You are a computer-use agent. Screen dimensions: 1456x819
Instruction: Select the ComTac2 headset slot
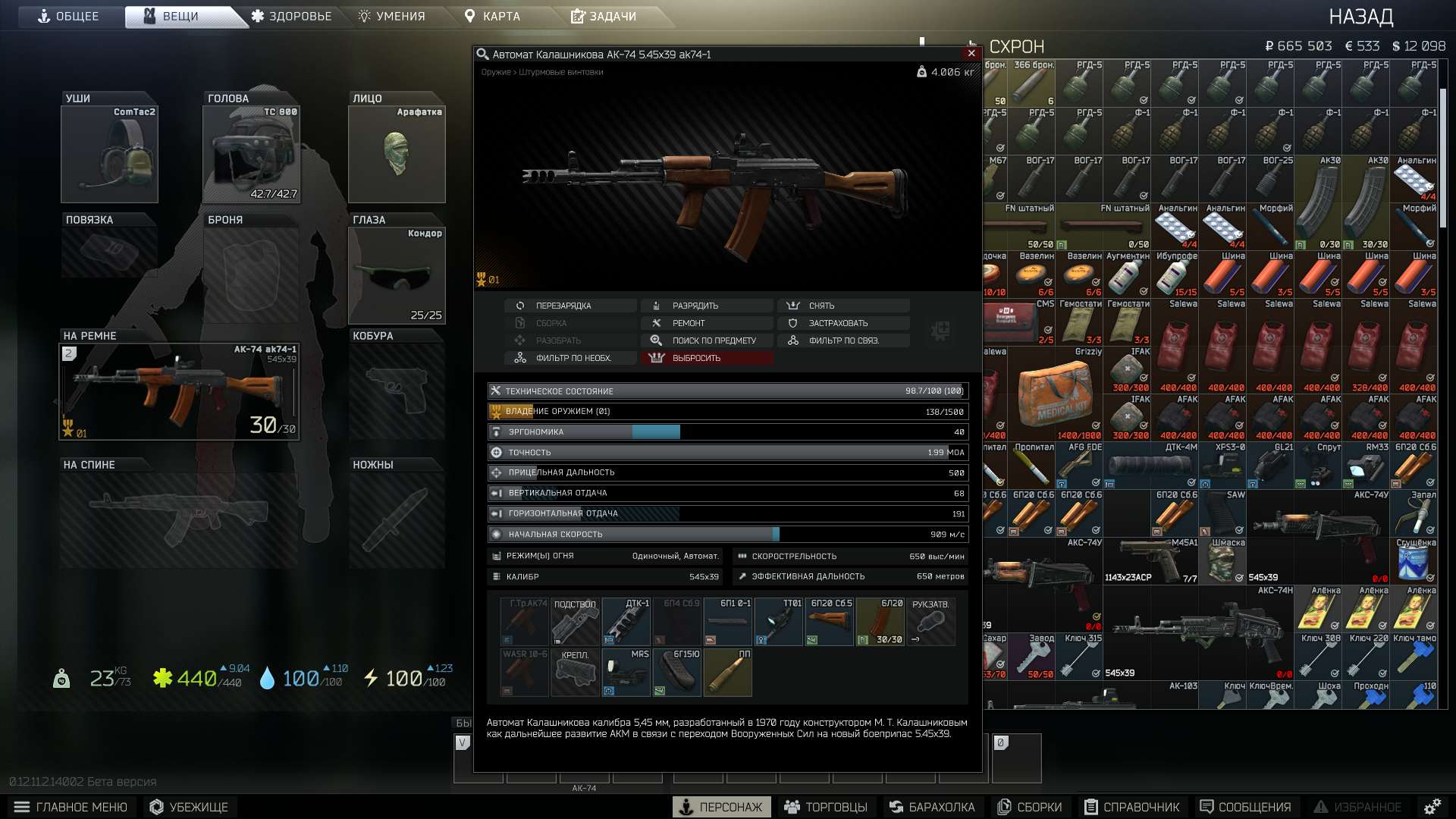[109, 155]
